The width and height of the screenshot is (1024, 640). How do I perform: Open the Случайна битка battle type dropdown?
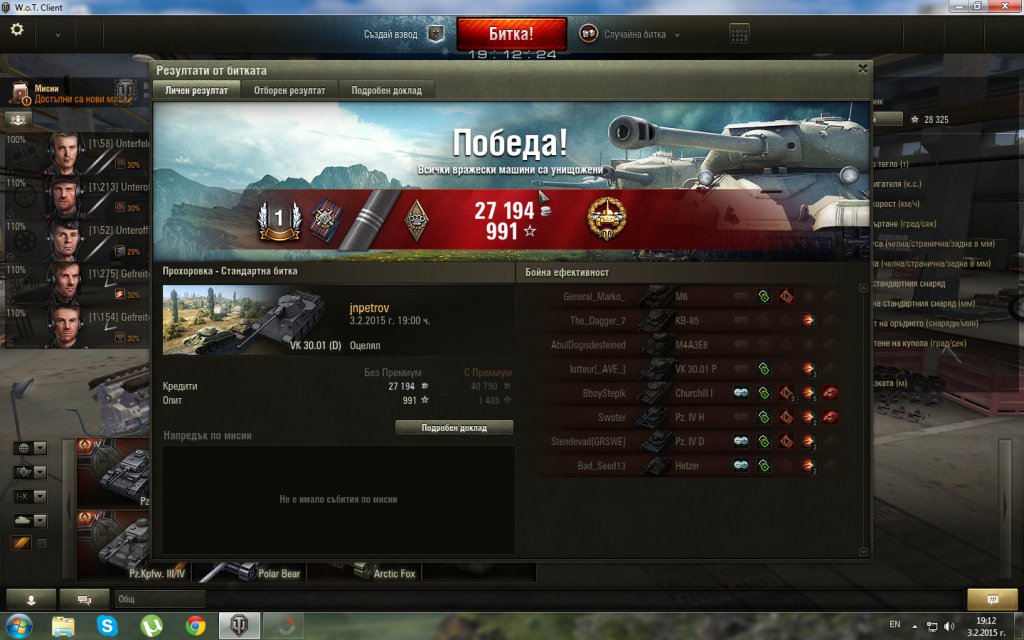click(631, 34)
